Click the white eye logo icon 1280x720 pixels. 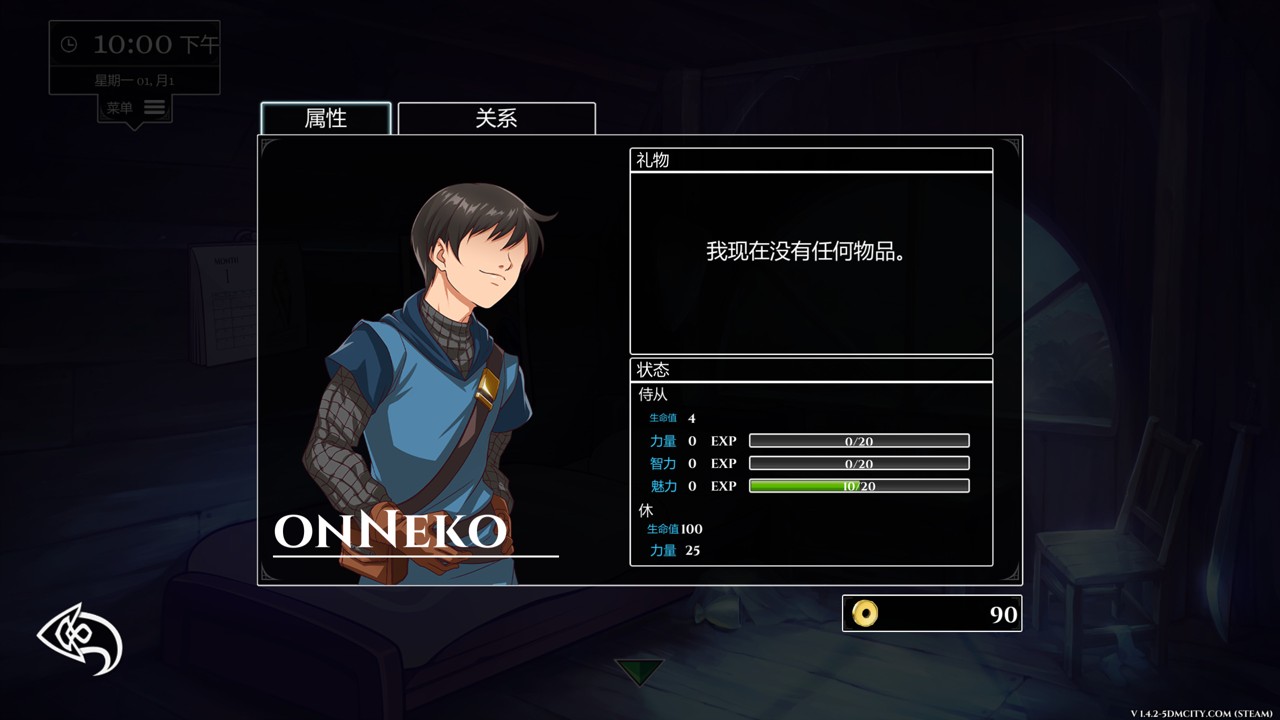(80, 639)
